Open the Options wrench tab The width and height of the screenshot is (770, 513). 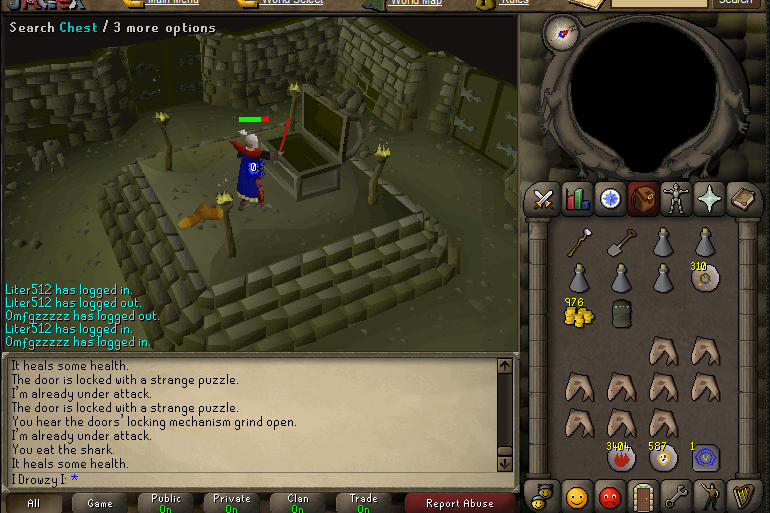(x=677, y=496)
